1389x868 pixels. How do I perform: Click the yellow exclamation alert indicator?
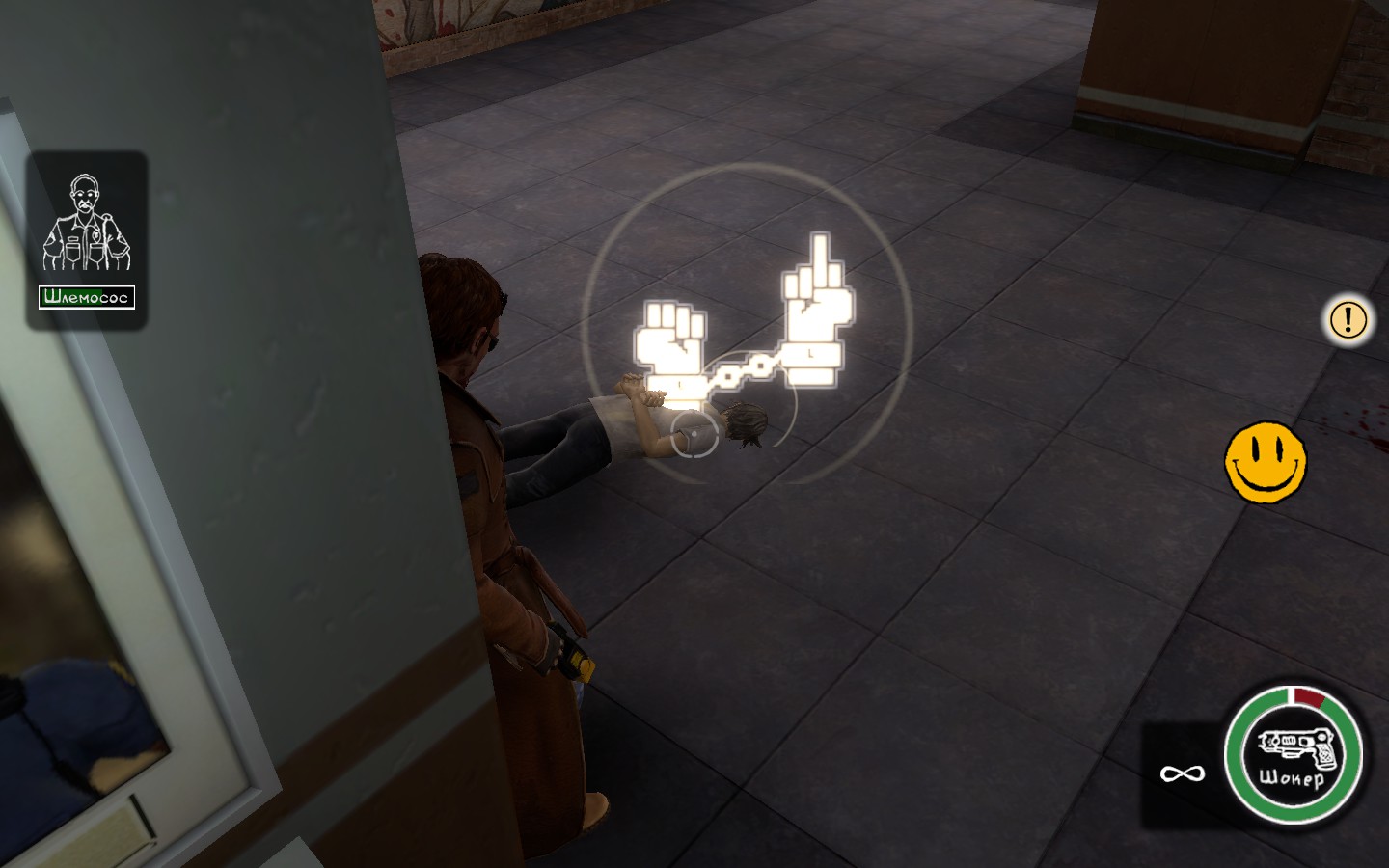click(x=1348, y=320)
